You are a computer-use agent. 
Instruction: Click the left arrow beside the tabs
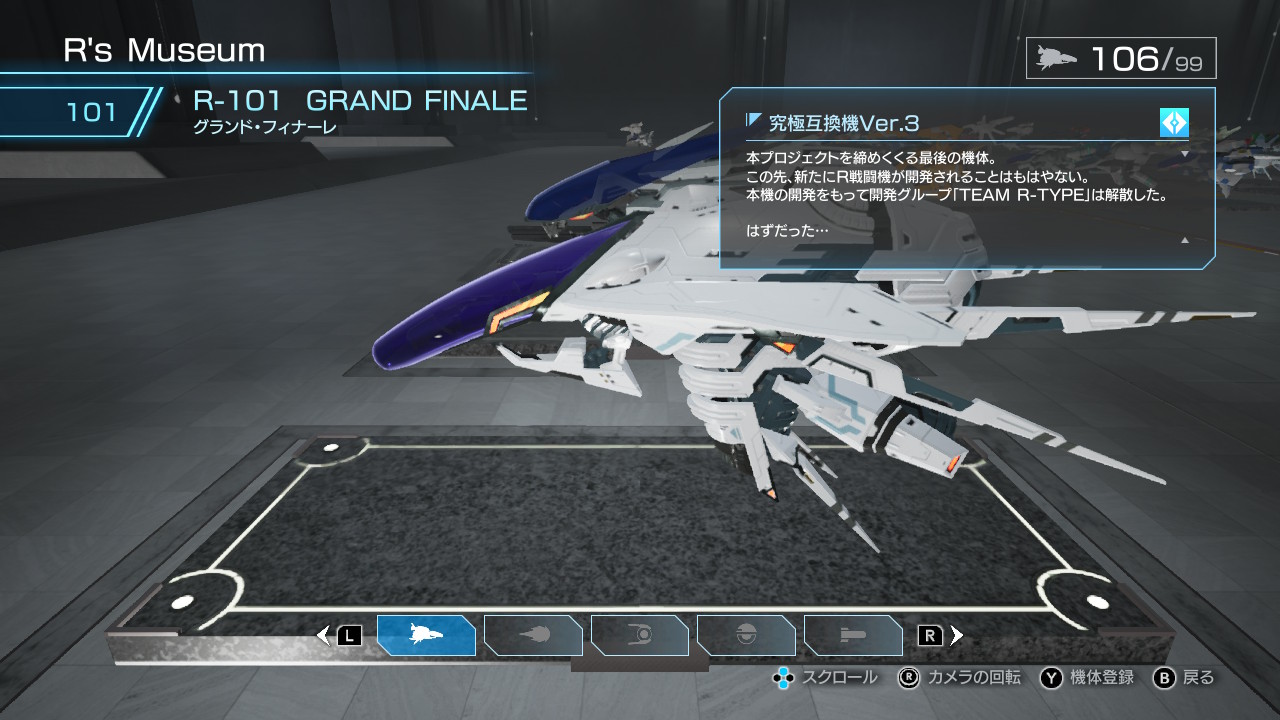click(323, 635)
